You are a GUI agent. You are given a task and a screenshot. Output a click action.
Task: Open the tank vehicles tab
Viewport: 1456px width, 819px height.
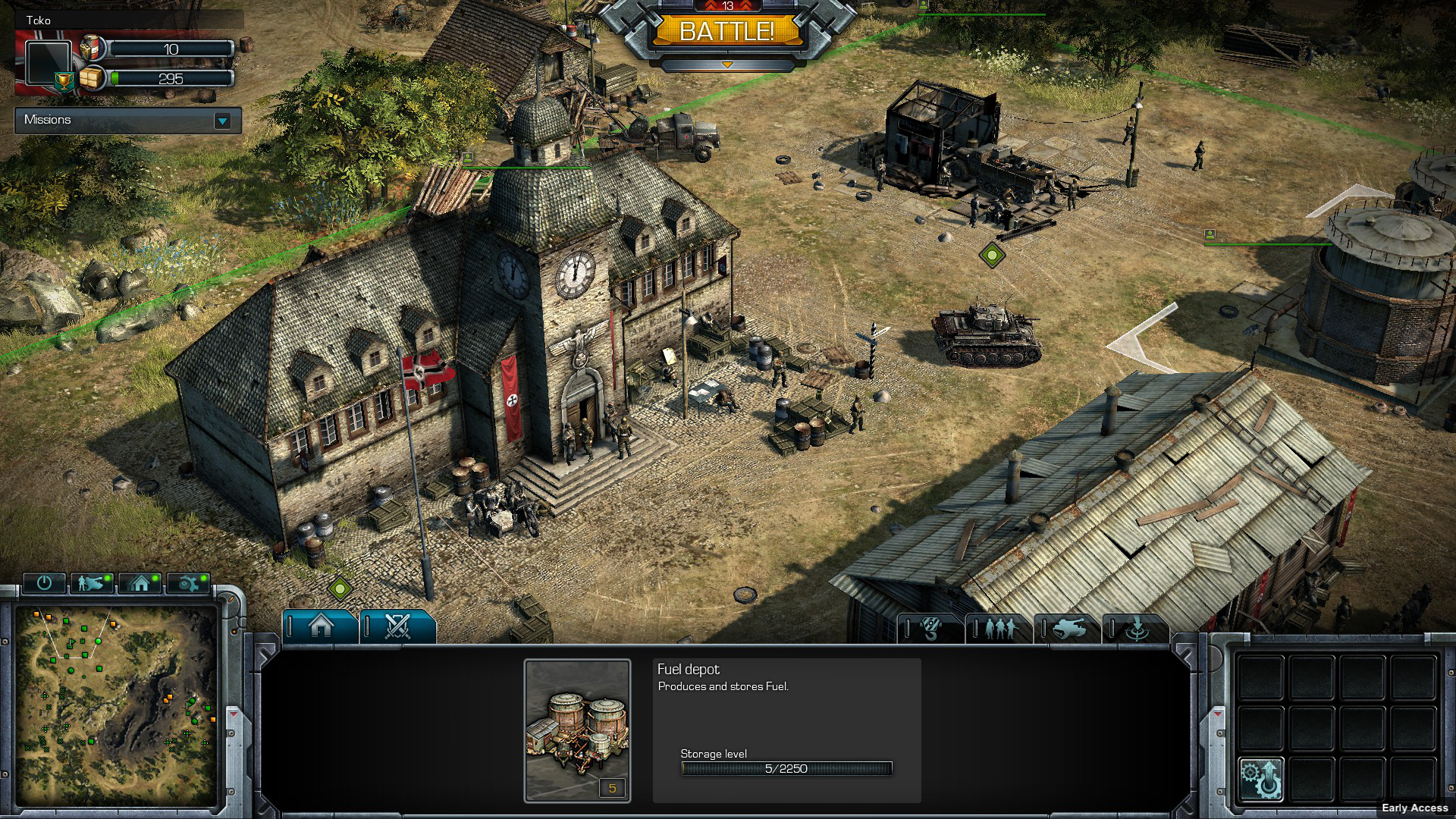point(1068,629)
